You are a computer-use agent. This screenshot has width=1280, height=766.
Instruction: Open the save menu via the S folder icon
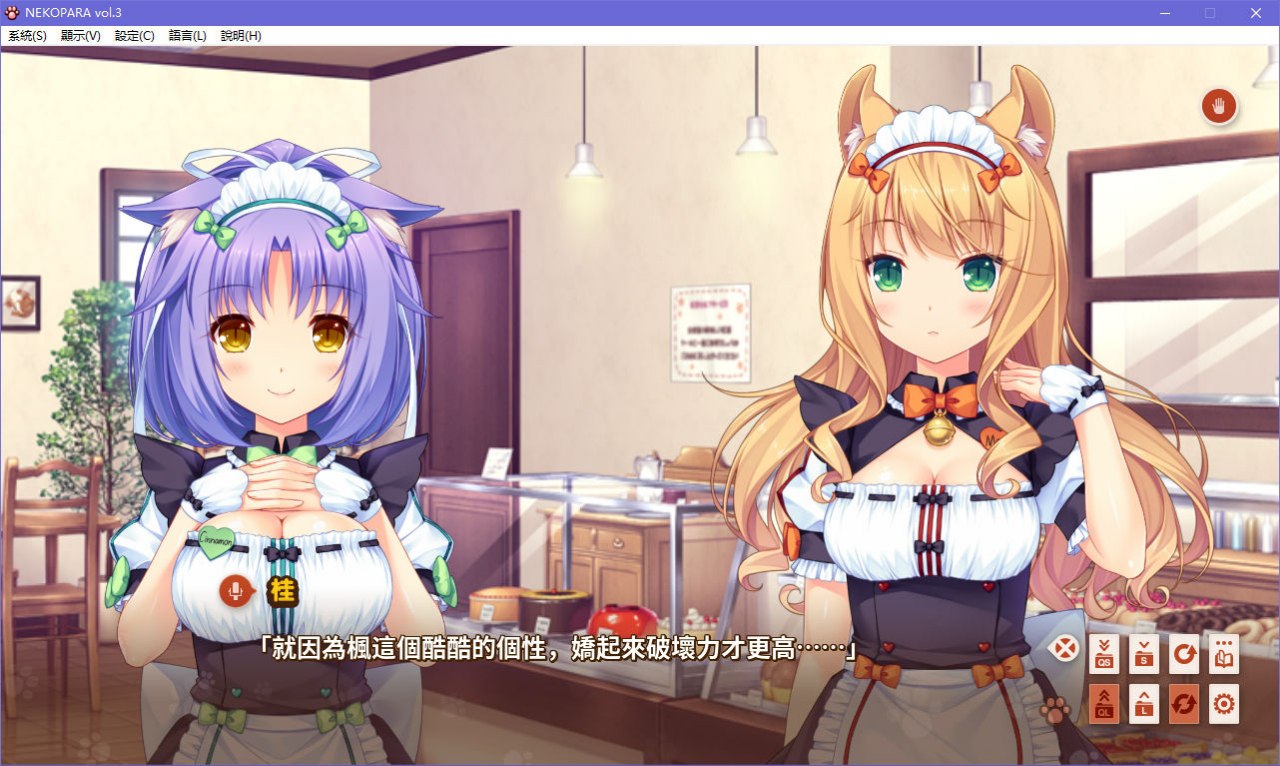point(1143,655)
